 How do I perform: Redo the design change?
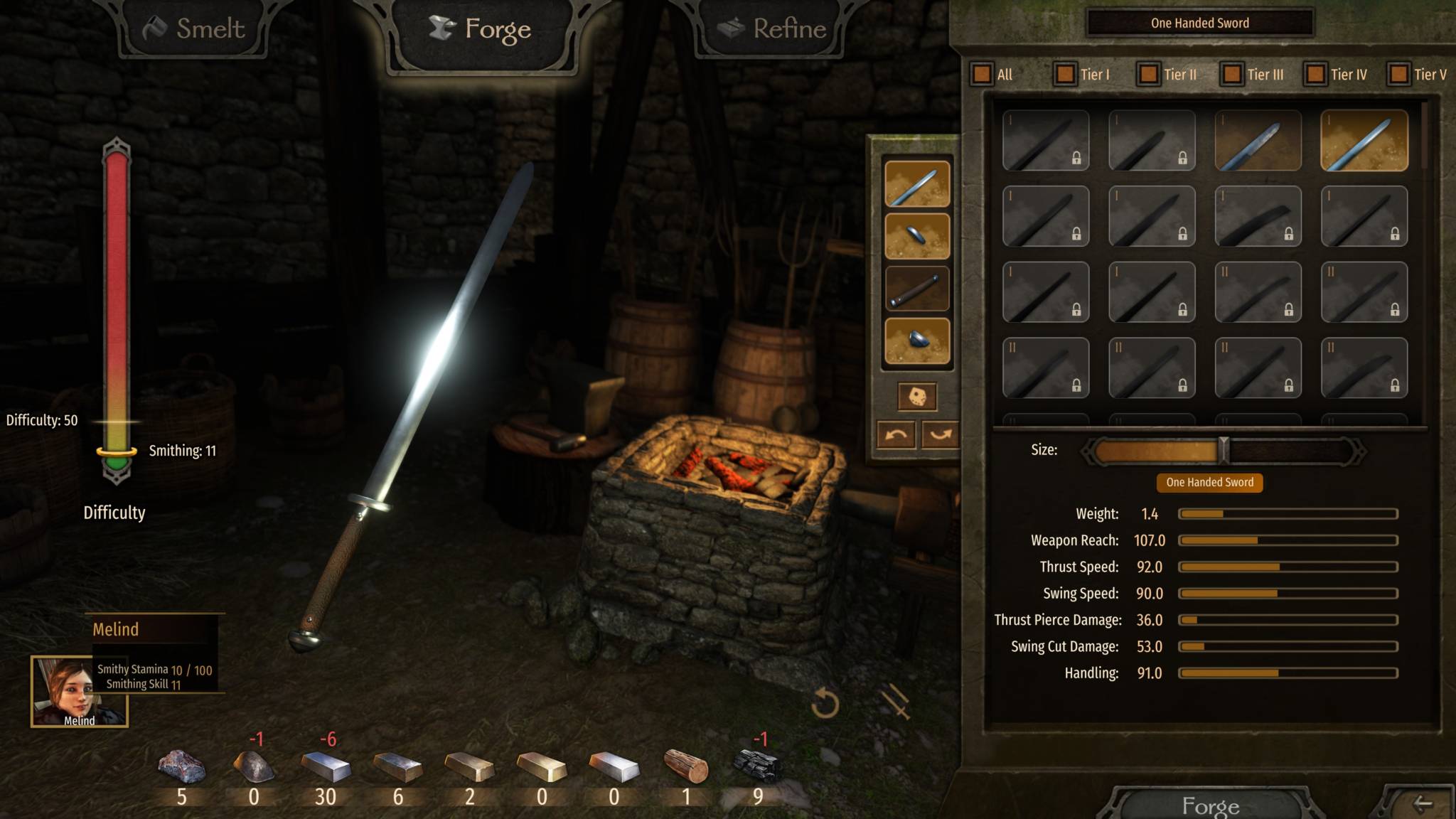[940, 434]
